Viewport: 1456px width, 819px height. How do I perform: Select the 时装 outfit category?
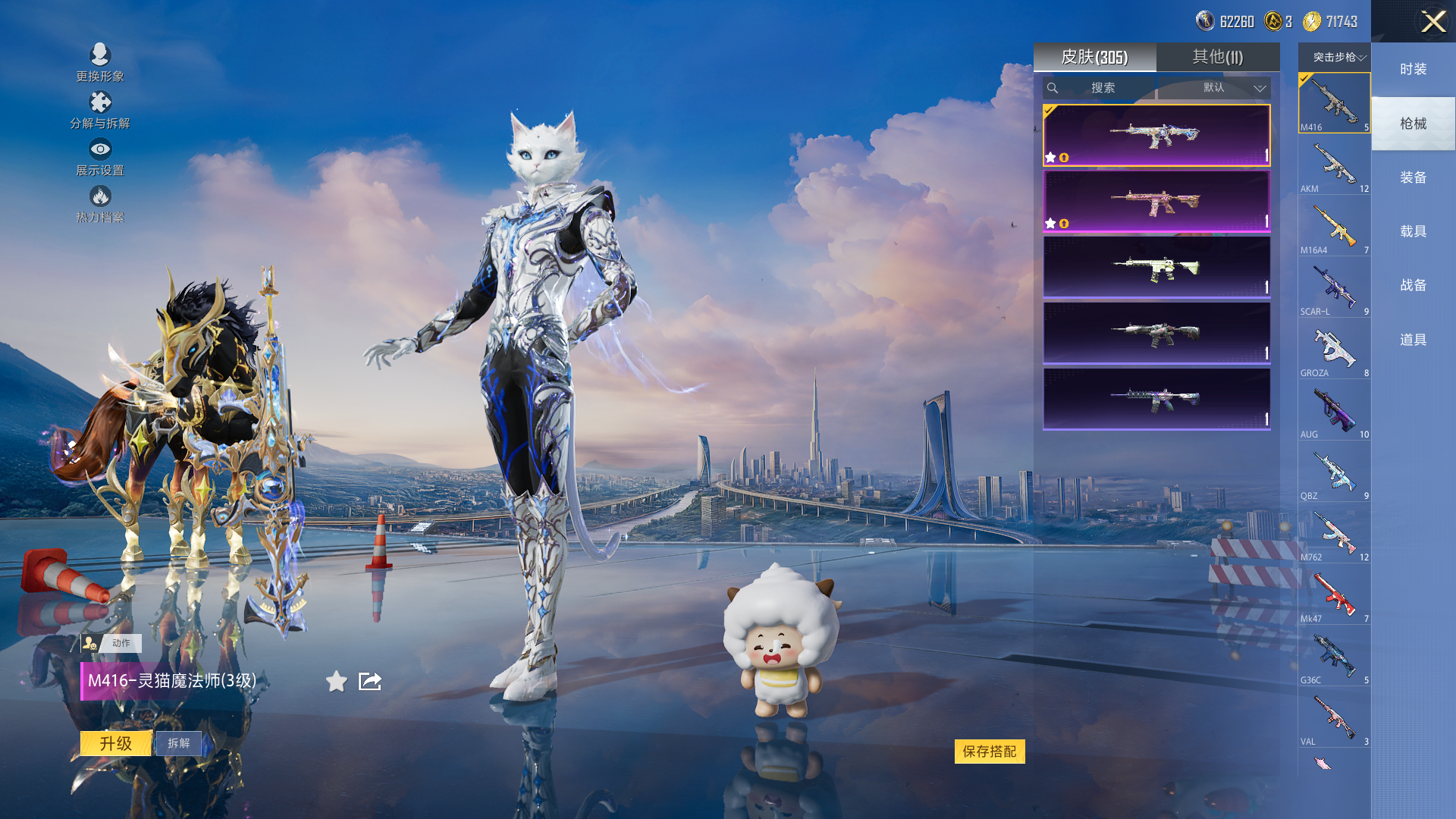pyautogui.click(x=1413, y=69)
